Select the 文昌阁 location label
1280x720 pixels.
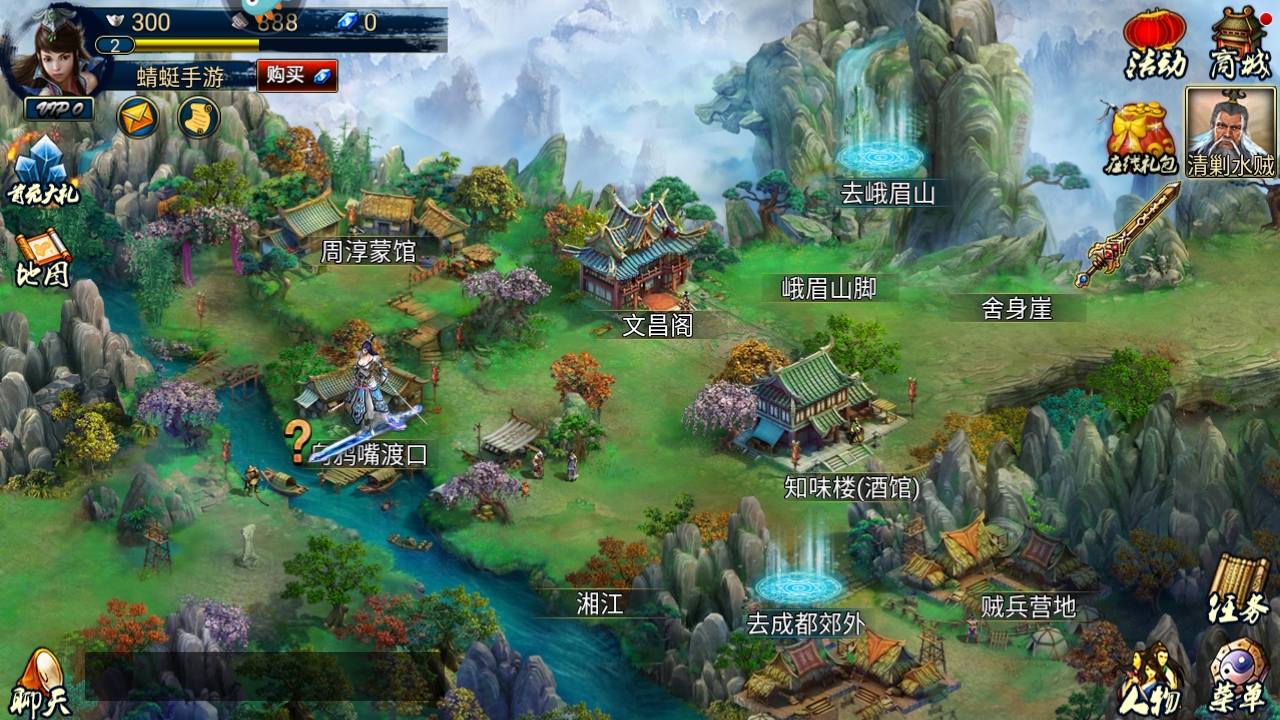(x=657, y=326)
